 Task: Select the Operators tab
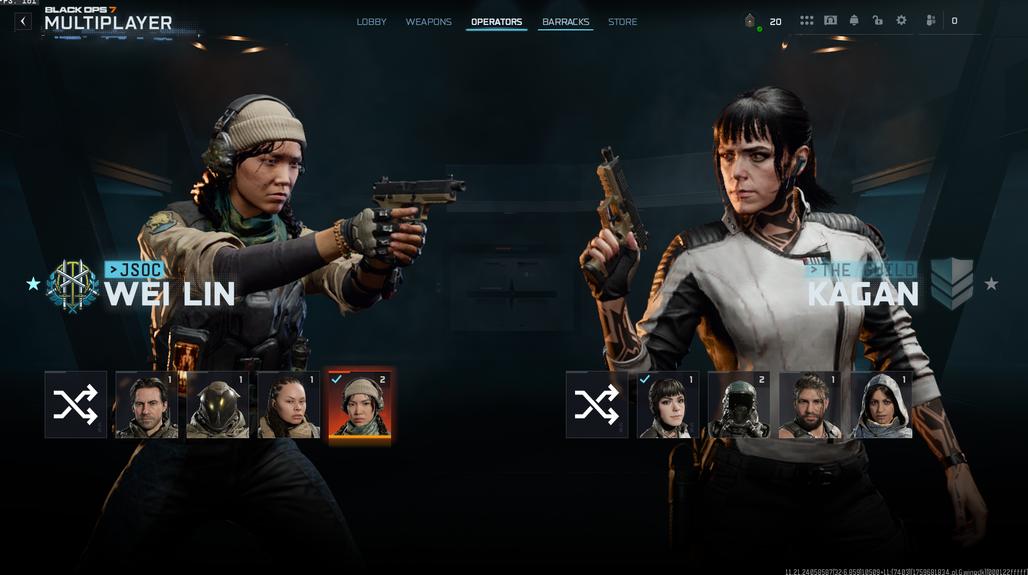pos(496,22)
